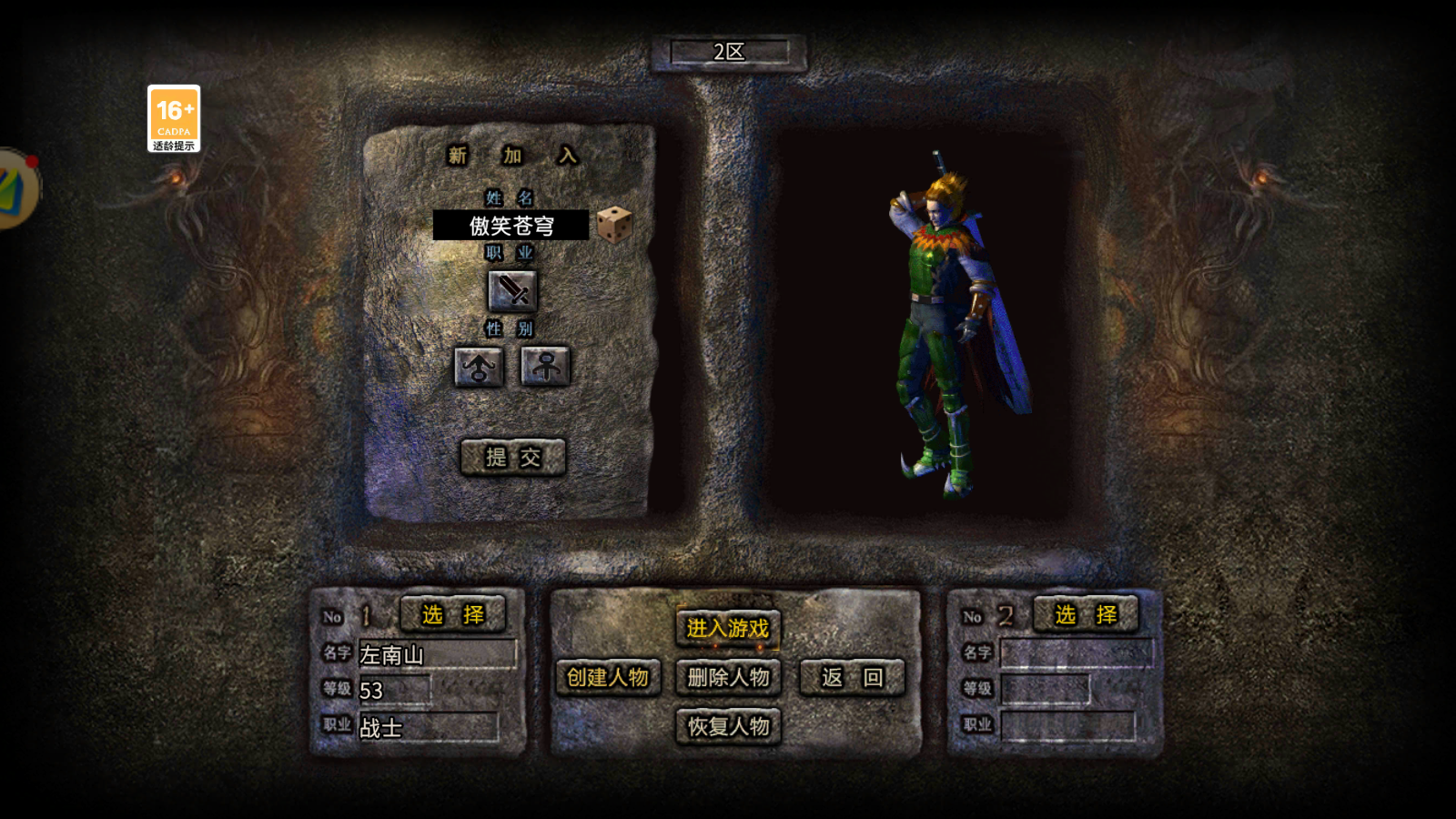Choose the female gender rune icon
This screenshot has height=819, width=1456.
tap(543, 367)
